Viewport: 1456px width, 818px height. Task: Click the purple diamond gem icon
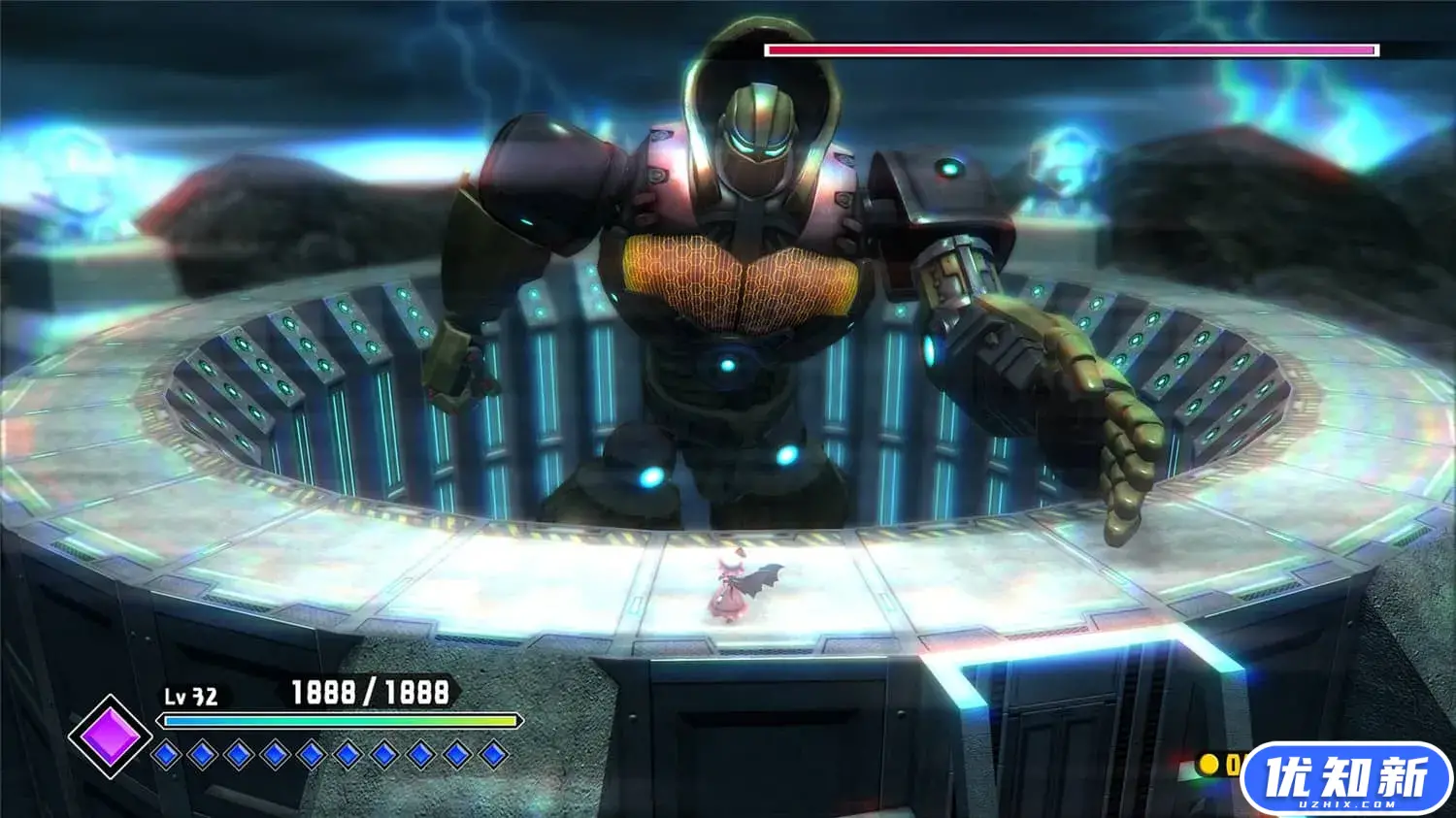pyautogui.click(x=110, y=735)
